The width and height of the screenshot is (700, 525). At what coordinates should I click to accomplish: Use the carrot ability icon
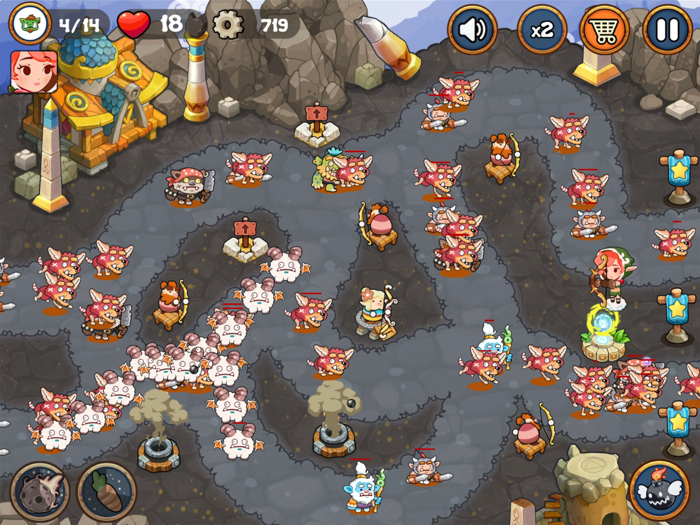(106, 491)
